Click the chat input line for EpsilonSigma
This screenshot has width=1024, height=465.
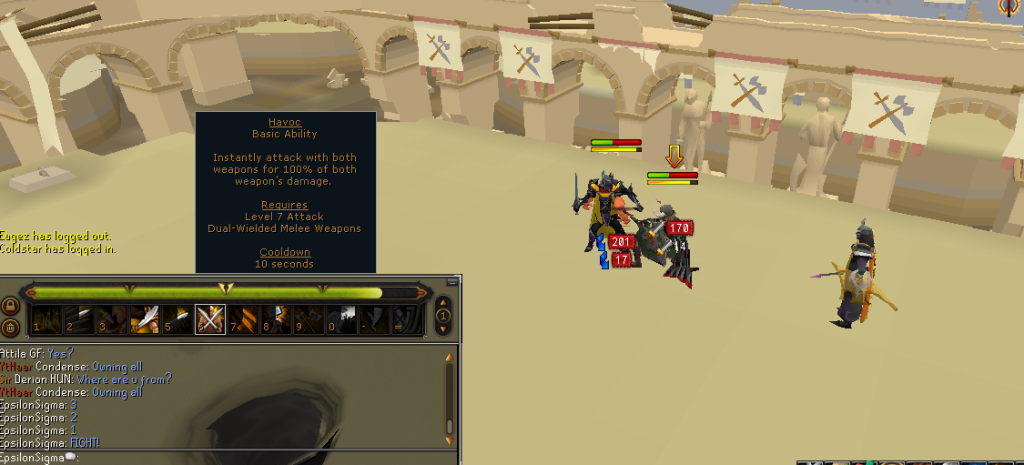pos(200,458)
